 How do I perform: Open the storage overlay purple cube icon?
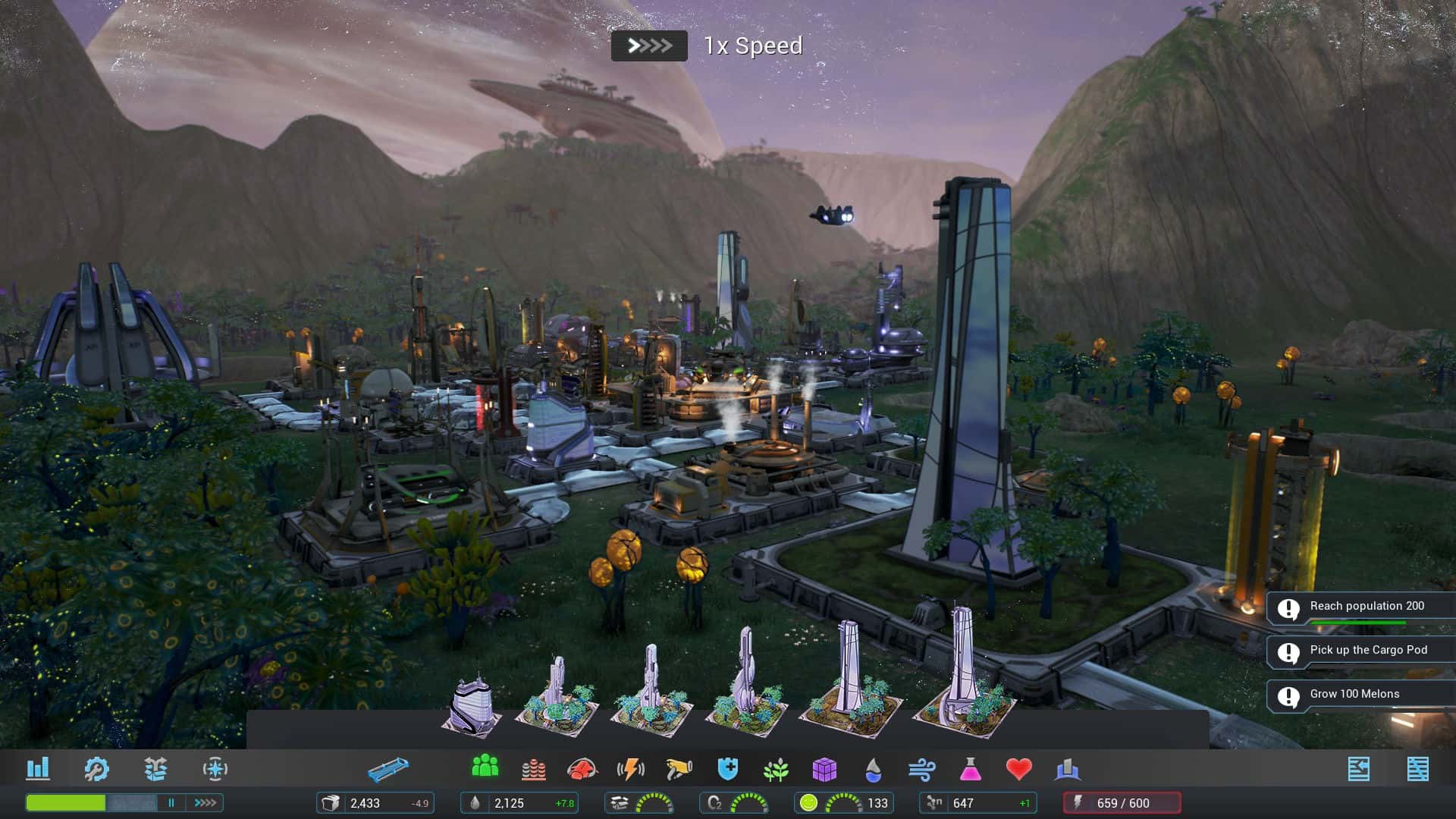827,768
